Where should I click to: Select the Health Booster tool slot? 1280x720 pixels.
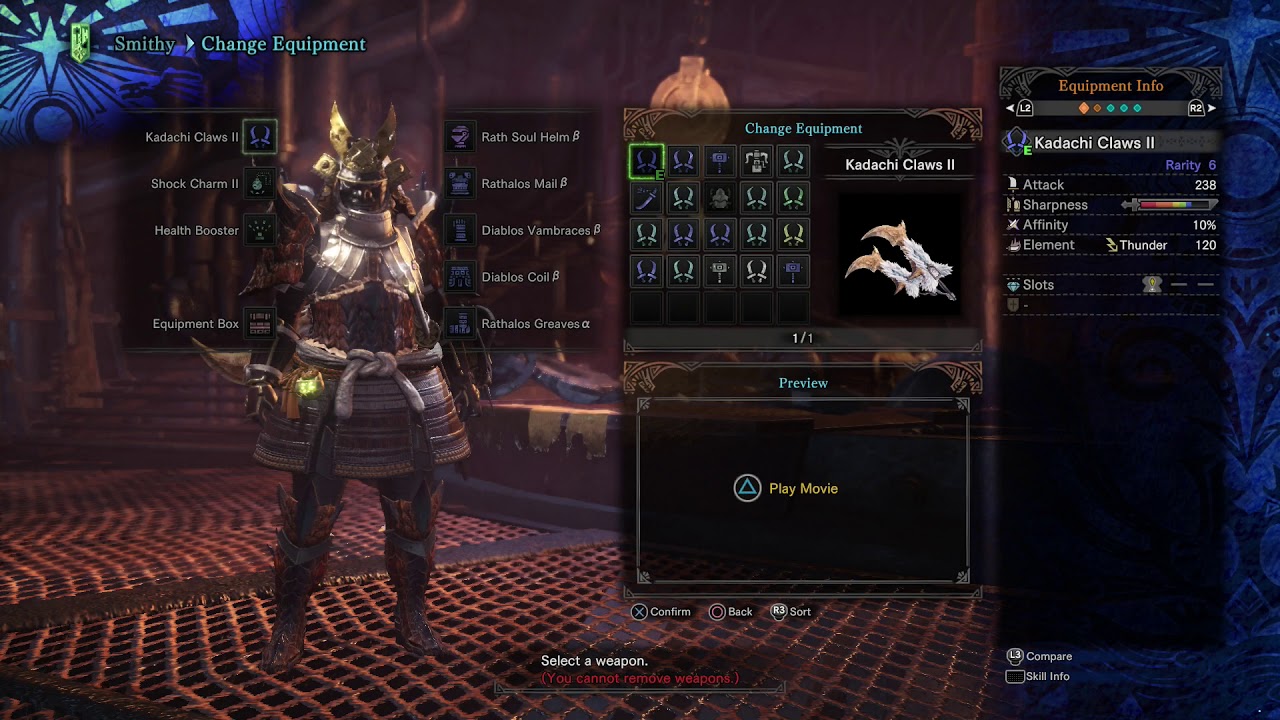[x=260, y=231]
